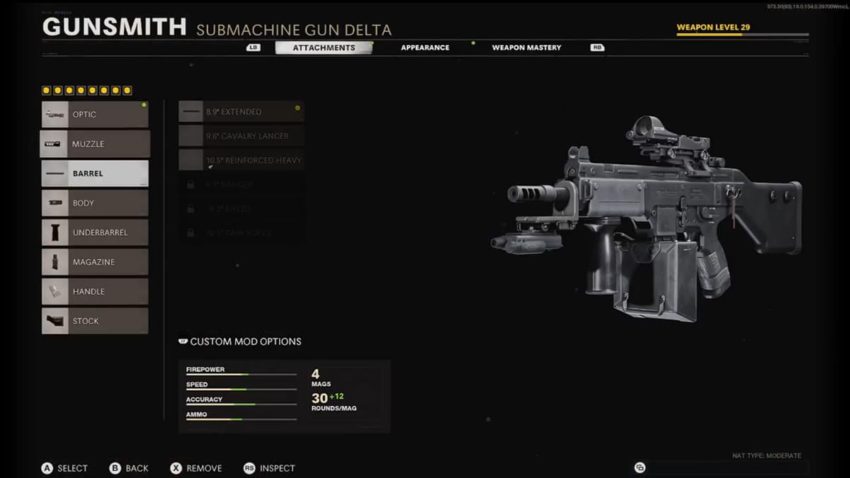
Task: Select the Body attachment category
Action: click(x=95, y=203)
